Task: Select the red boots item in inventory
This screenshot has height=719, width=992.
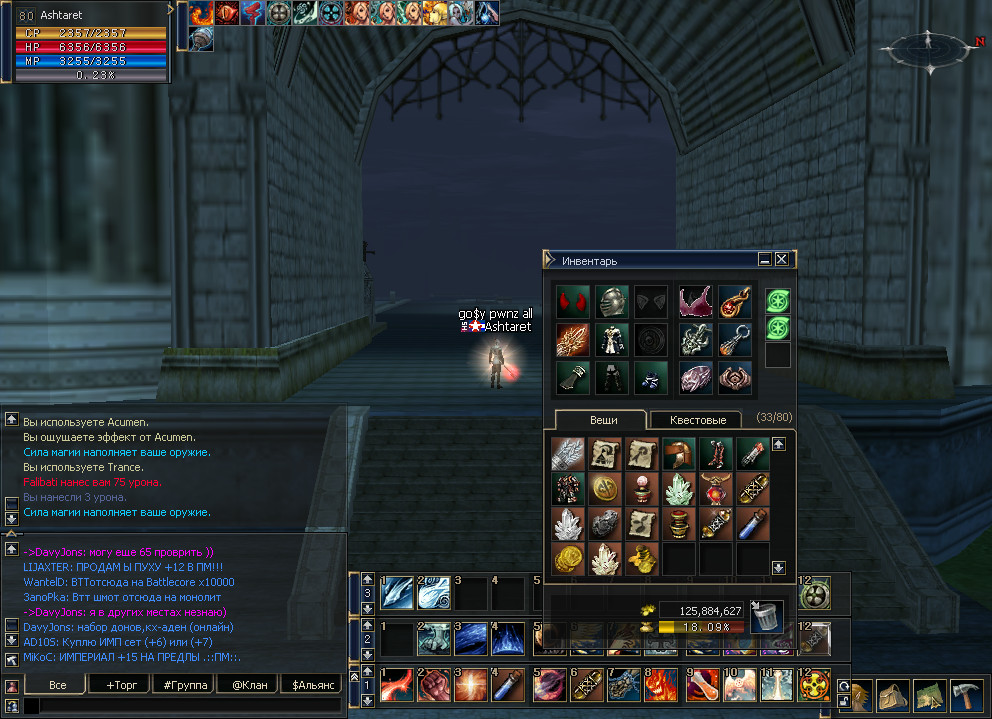Action: click(716, 455)
